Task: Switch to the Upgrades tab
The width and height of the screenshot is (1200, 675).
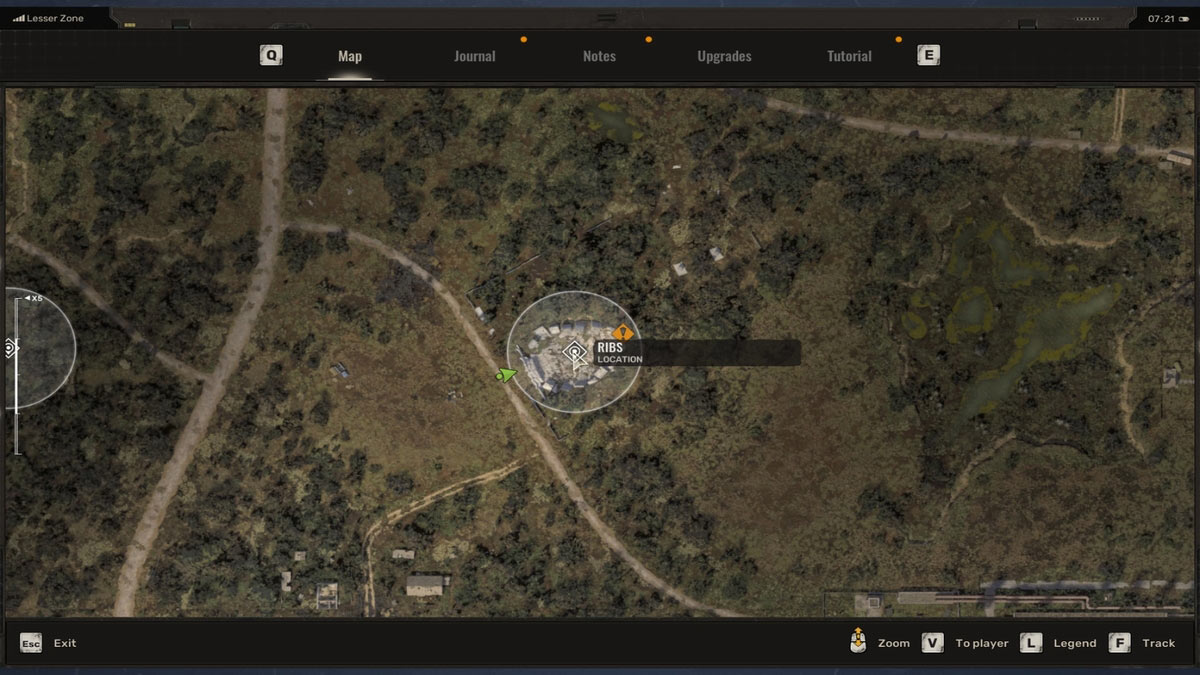Action: click(x=724, y=56)
